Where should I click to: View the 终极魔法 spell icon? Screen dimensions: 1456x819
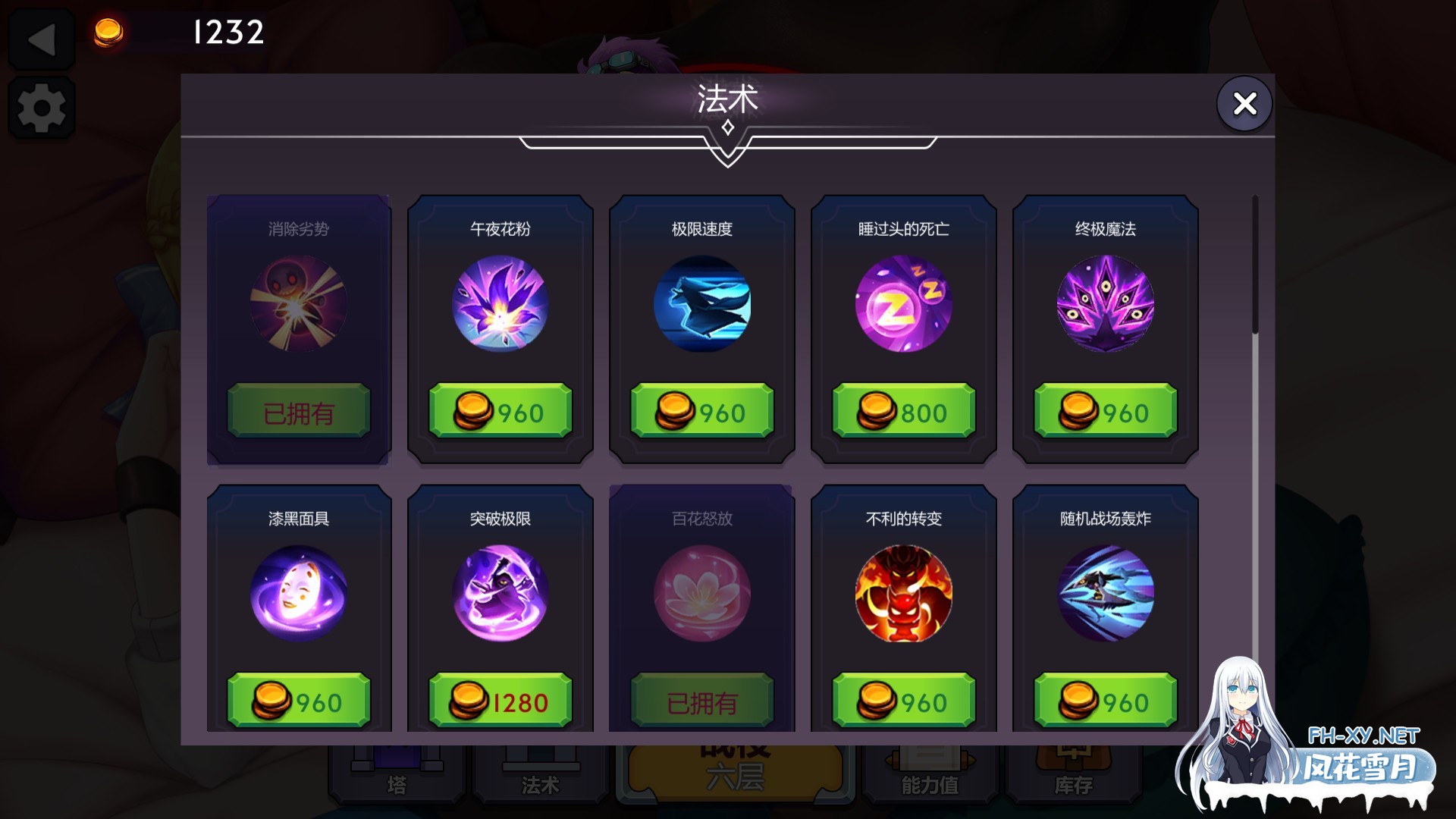point(1105,306)
